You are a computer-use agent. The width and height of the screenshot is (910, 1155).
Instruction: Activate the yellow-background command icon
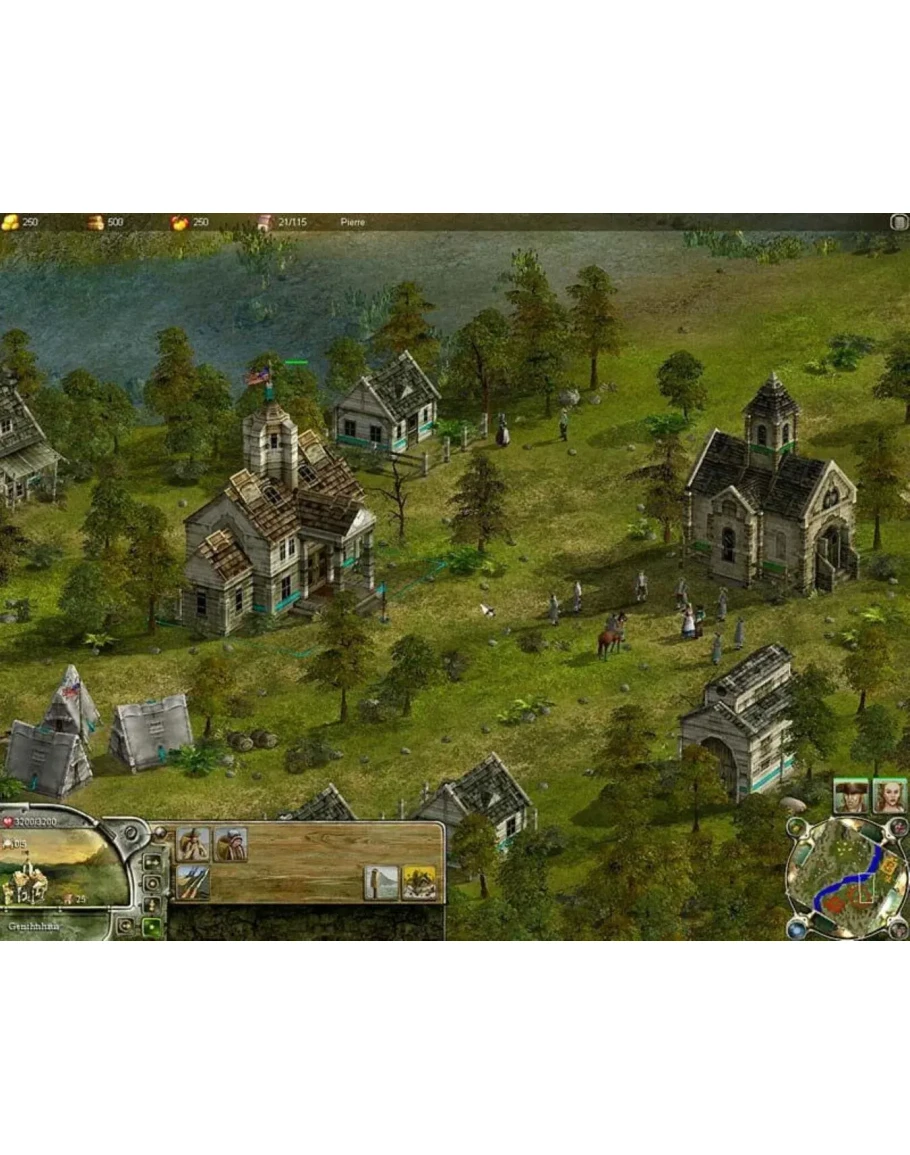420,883
